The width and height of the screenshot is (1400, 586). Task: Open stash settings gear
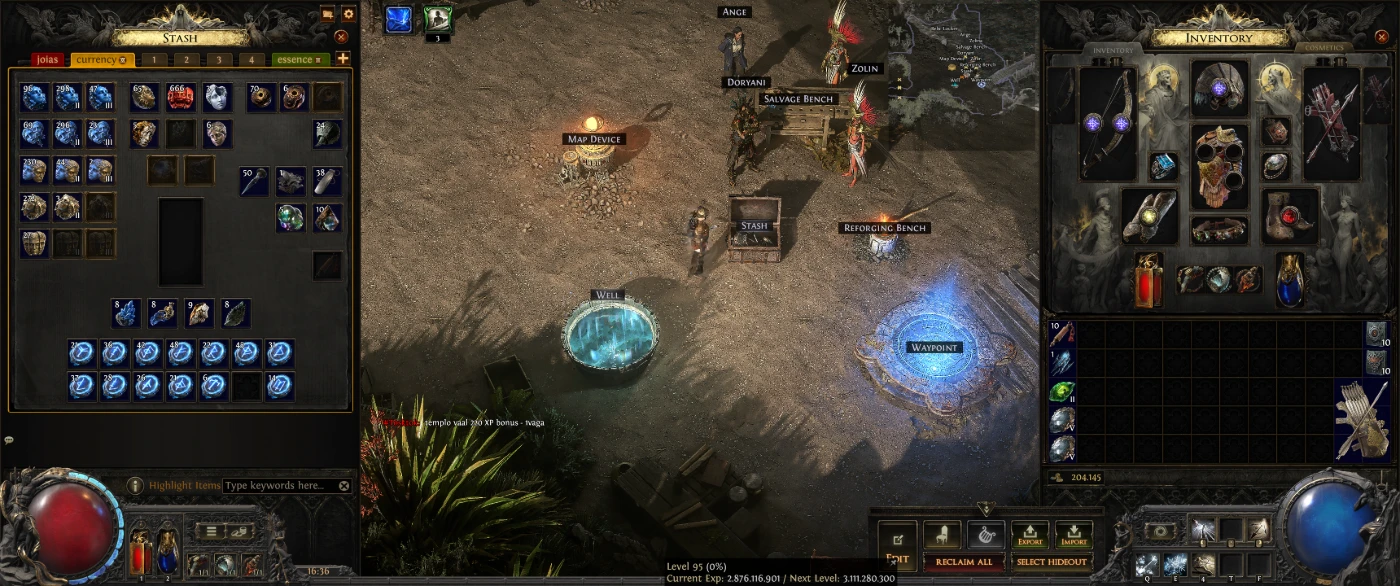point(348,14)
